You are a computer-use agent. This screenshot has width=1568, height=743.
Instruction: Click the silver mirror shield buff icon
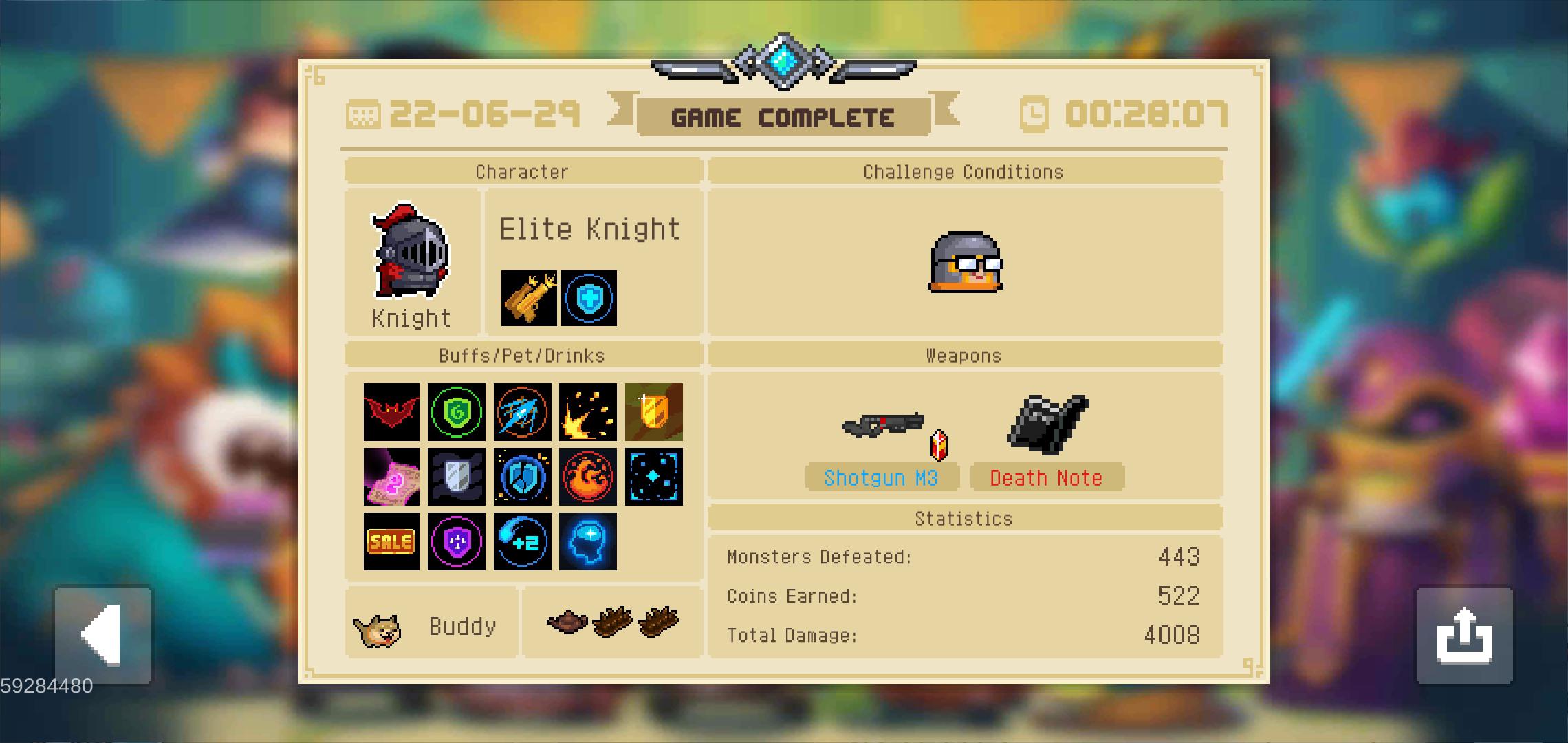point(457,478)
